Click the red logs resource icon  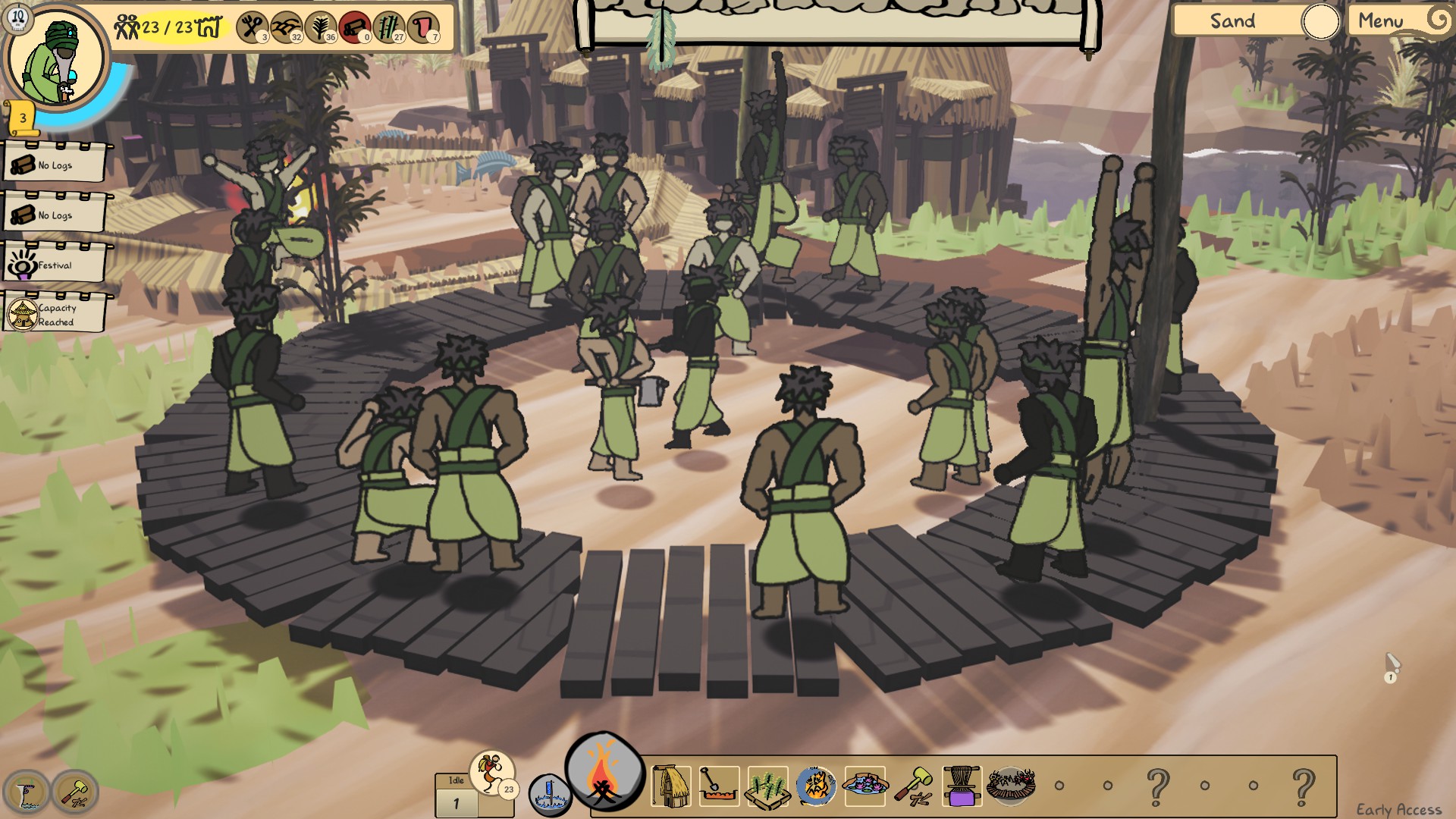(354, 27)
